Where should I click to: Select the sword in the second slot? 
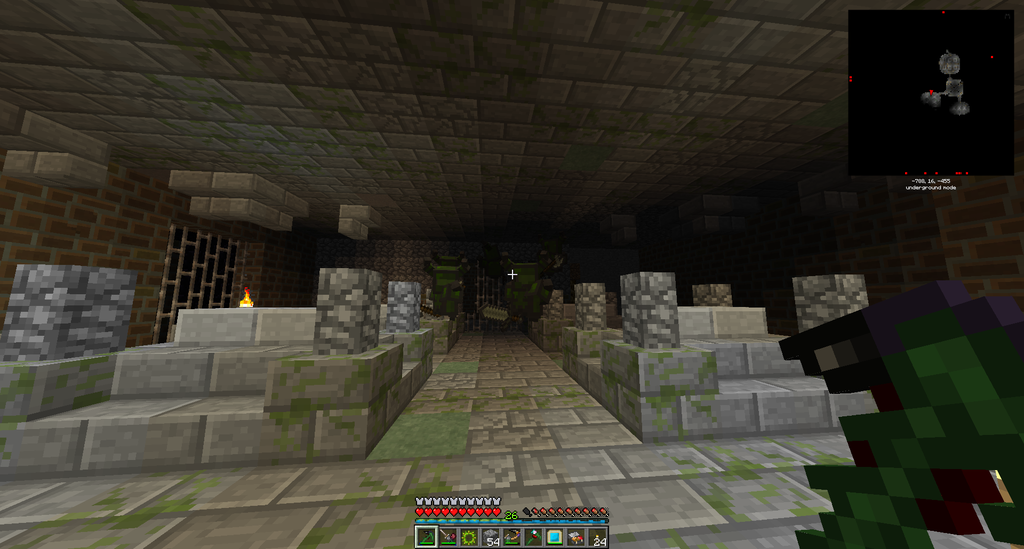(x=446, y=538)
